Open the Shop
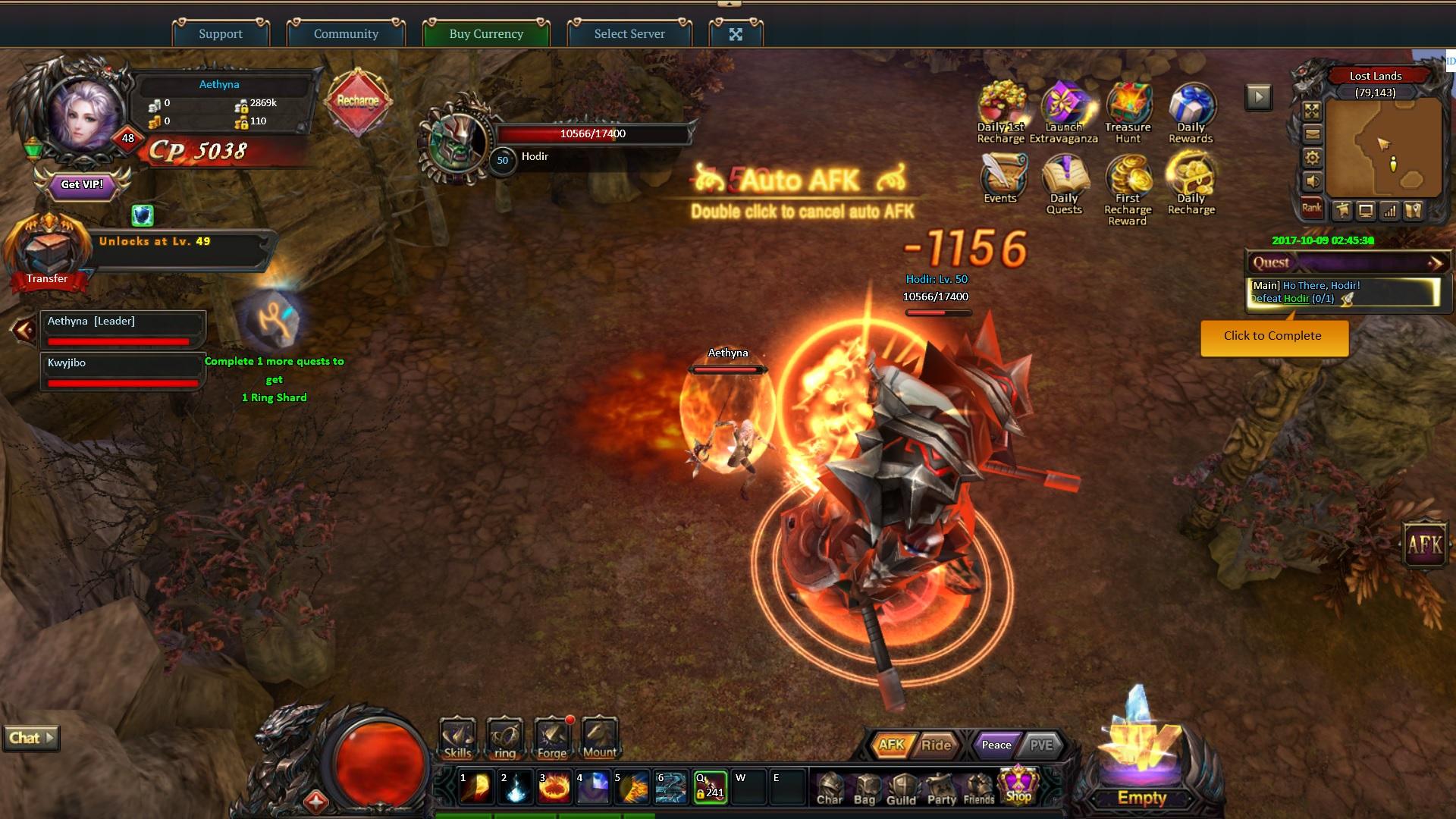 1018,786
